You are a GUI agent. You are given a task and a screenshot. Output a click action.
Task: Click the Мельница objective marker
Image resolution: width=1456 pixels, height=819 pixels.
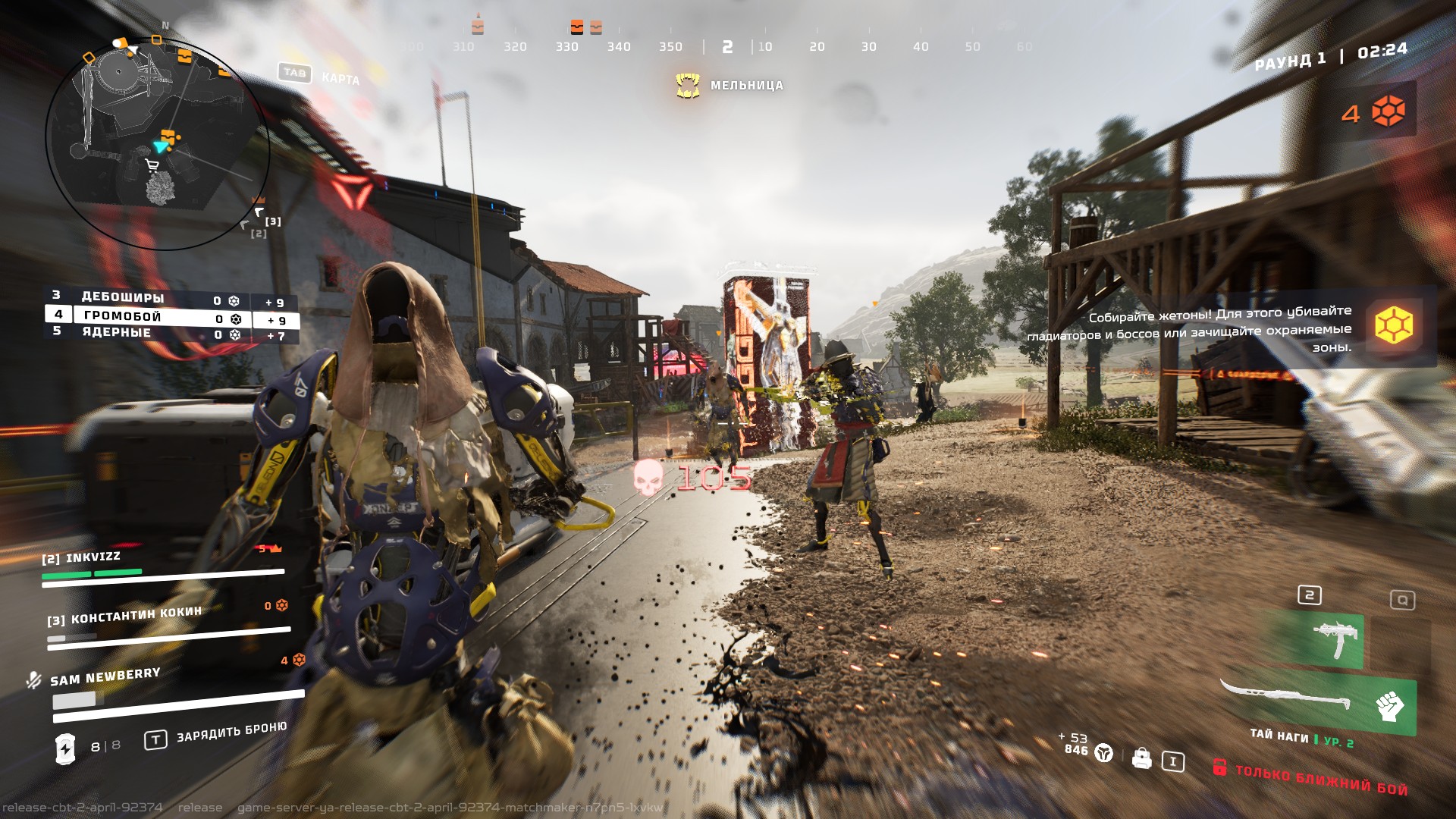click(x=688, y=86)
